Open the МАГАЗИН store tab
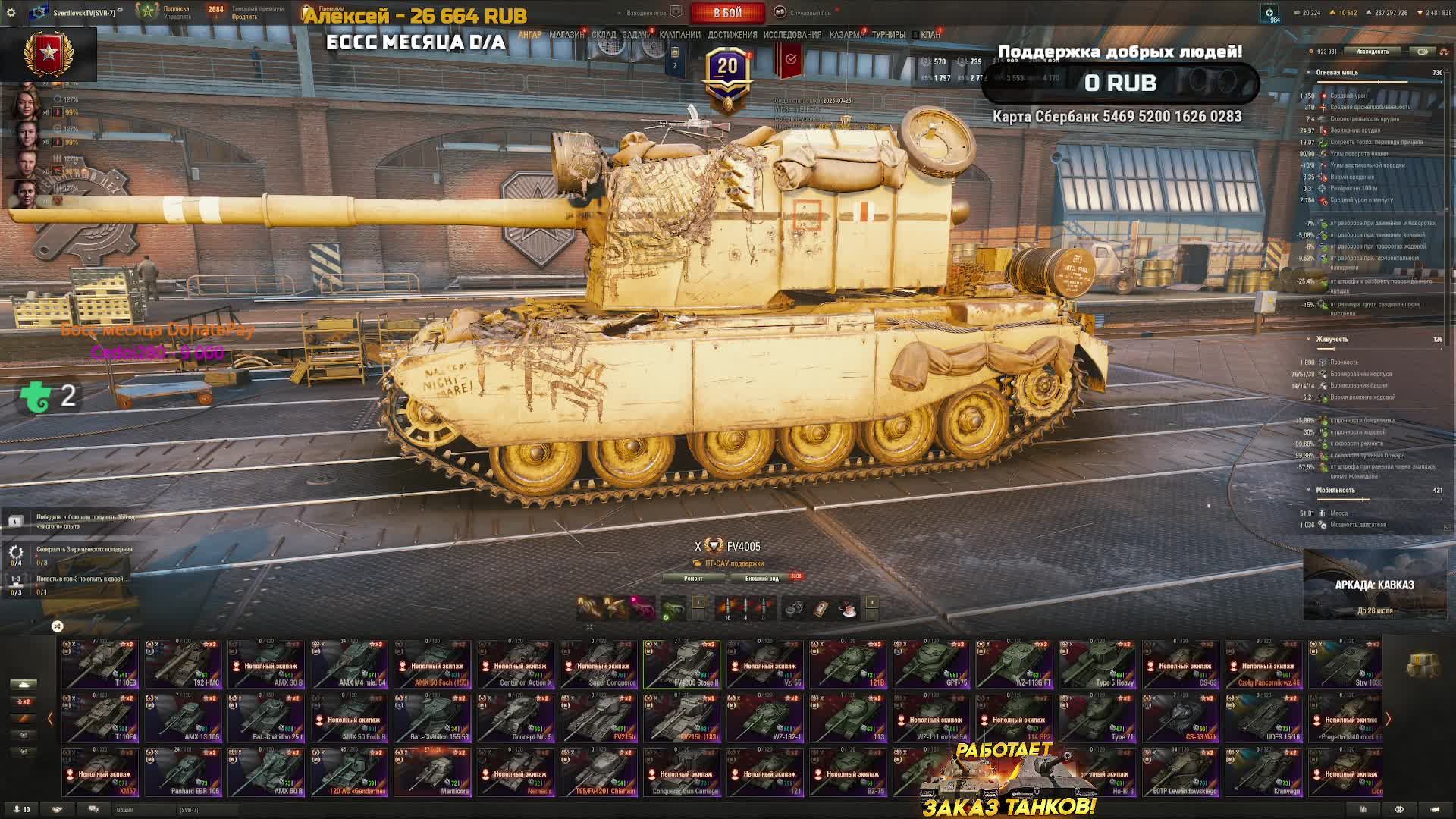 pos(566,35)
